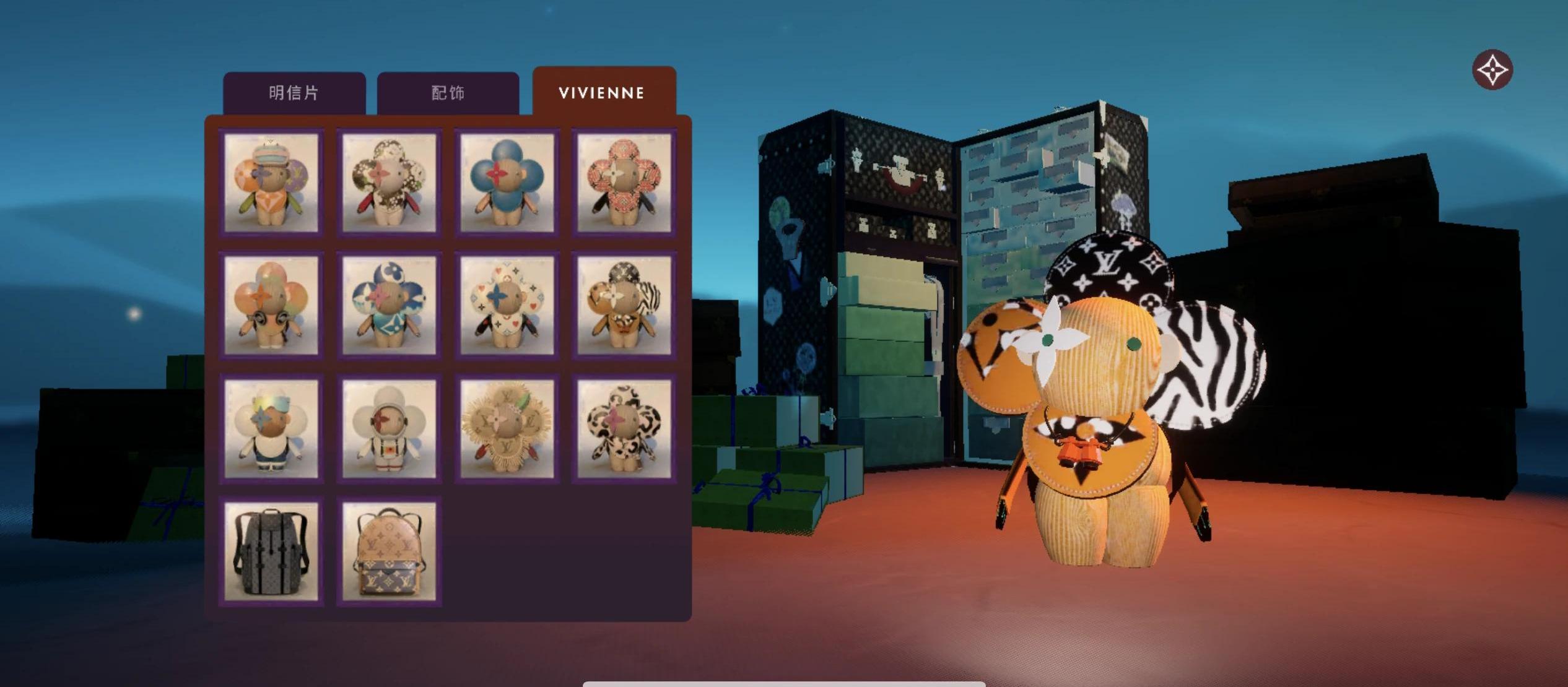Equip the zebra and black monogram Vivienne

(624, 305)
